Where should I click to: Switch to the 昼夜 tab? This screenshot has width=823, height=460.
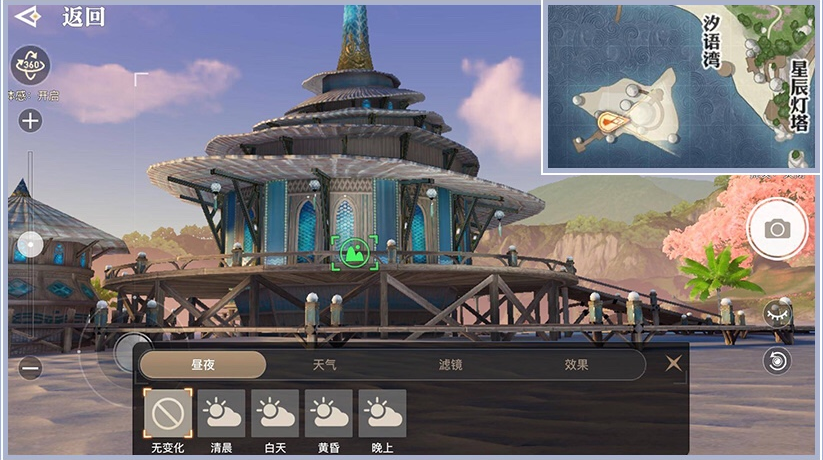coord(203,365)
